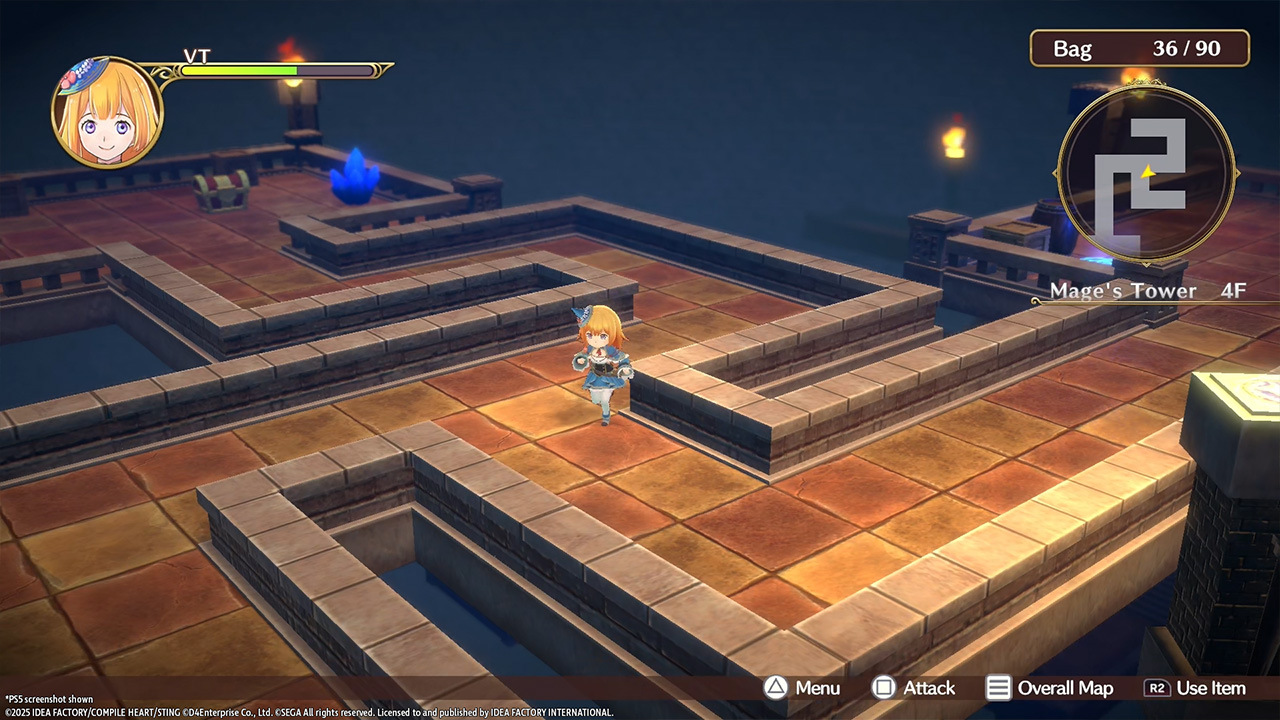
Task: Open the Bag inventory counter
Action: click(1139, 48)
